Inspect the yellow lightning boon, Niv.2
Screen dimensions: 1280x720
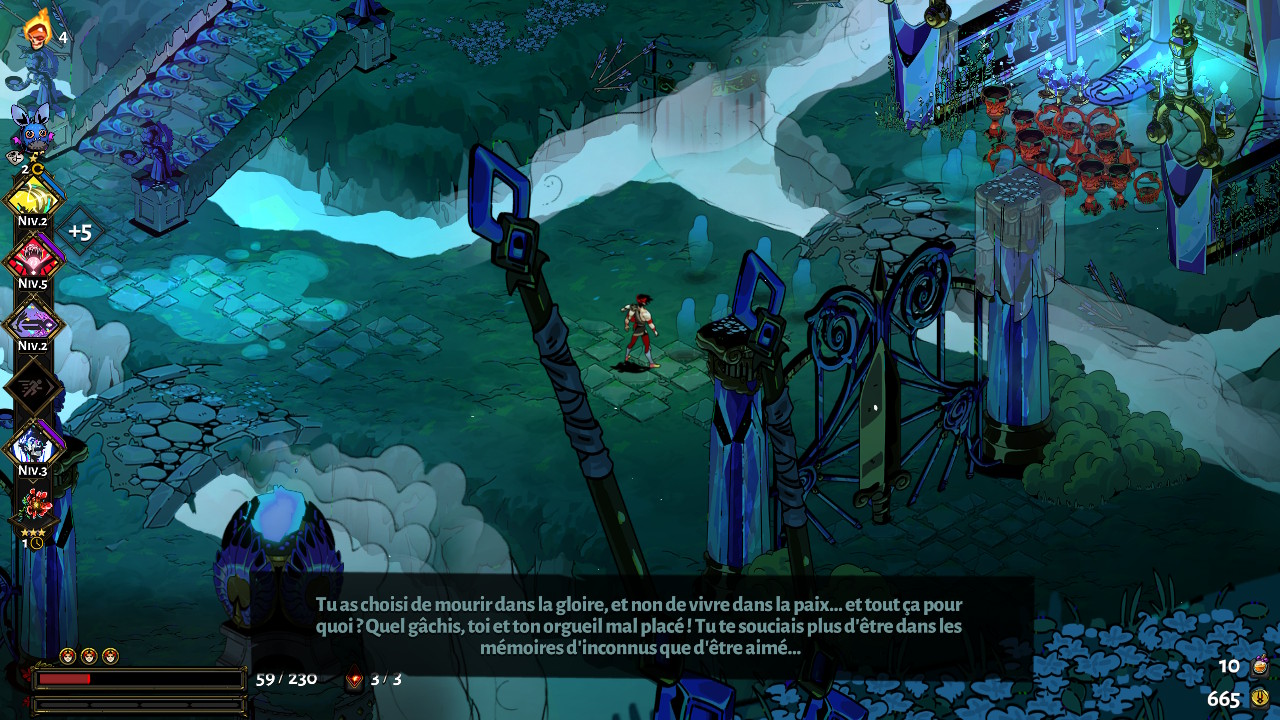(x=34, y=198)
